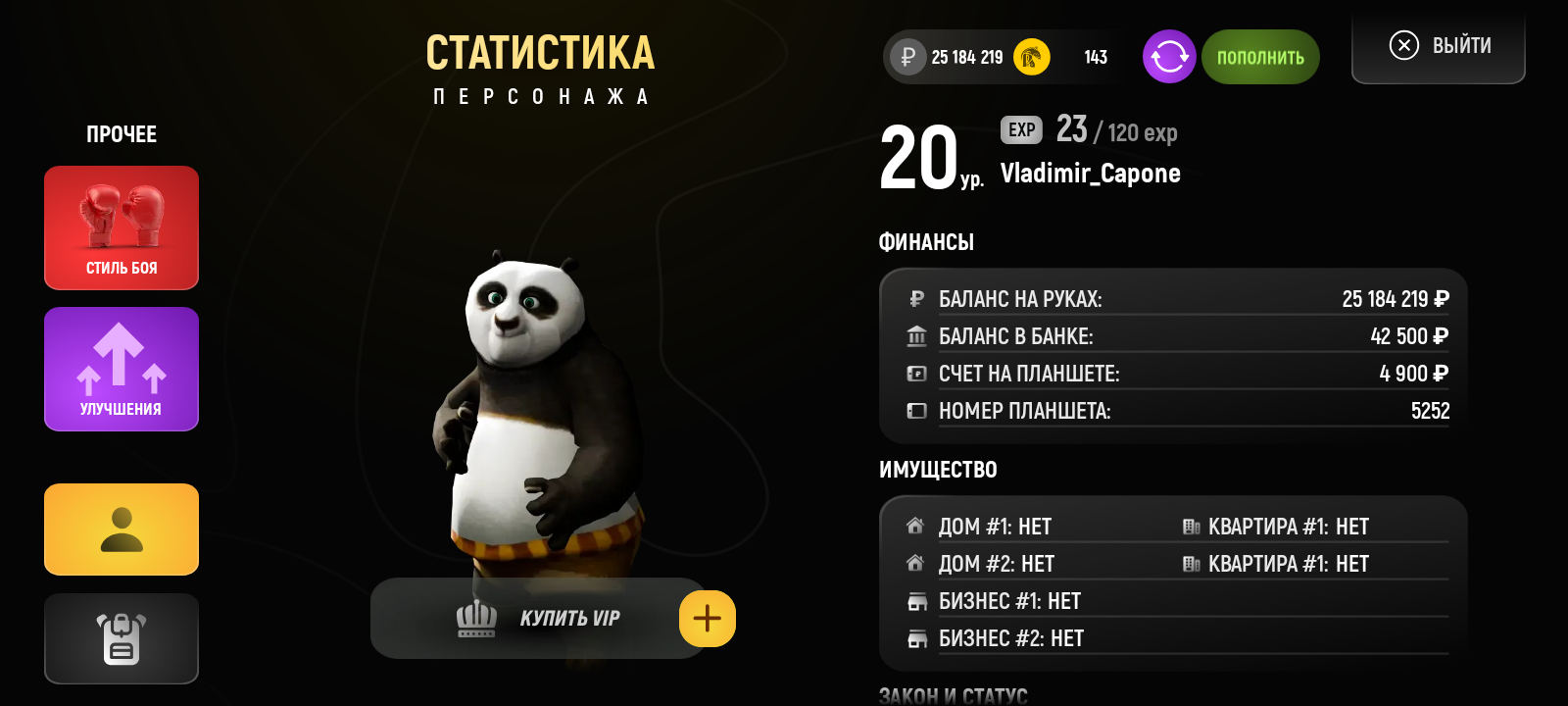Click the bank icon beside Баланс в банке
1568x706 pixels.
[x=916, y=335]
